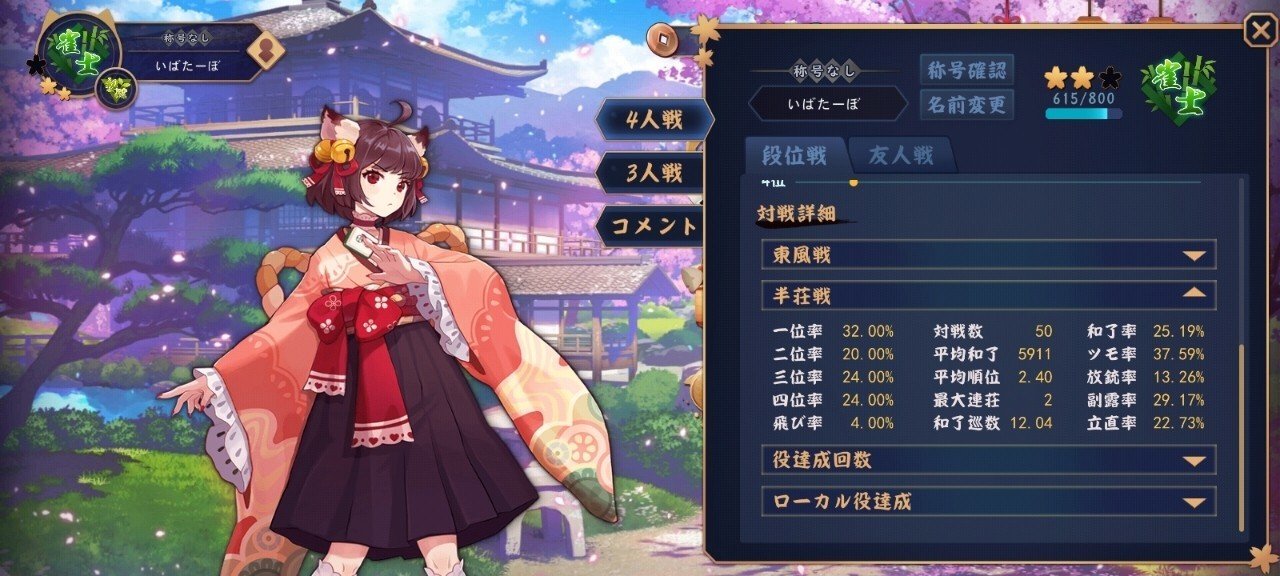The image size is (1280, 576).
Task: Switch to the 段位戦 ranked tab
Action: 795,155
